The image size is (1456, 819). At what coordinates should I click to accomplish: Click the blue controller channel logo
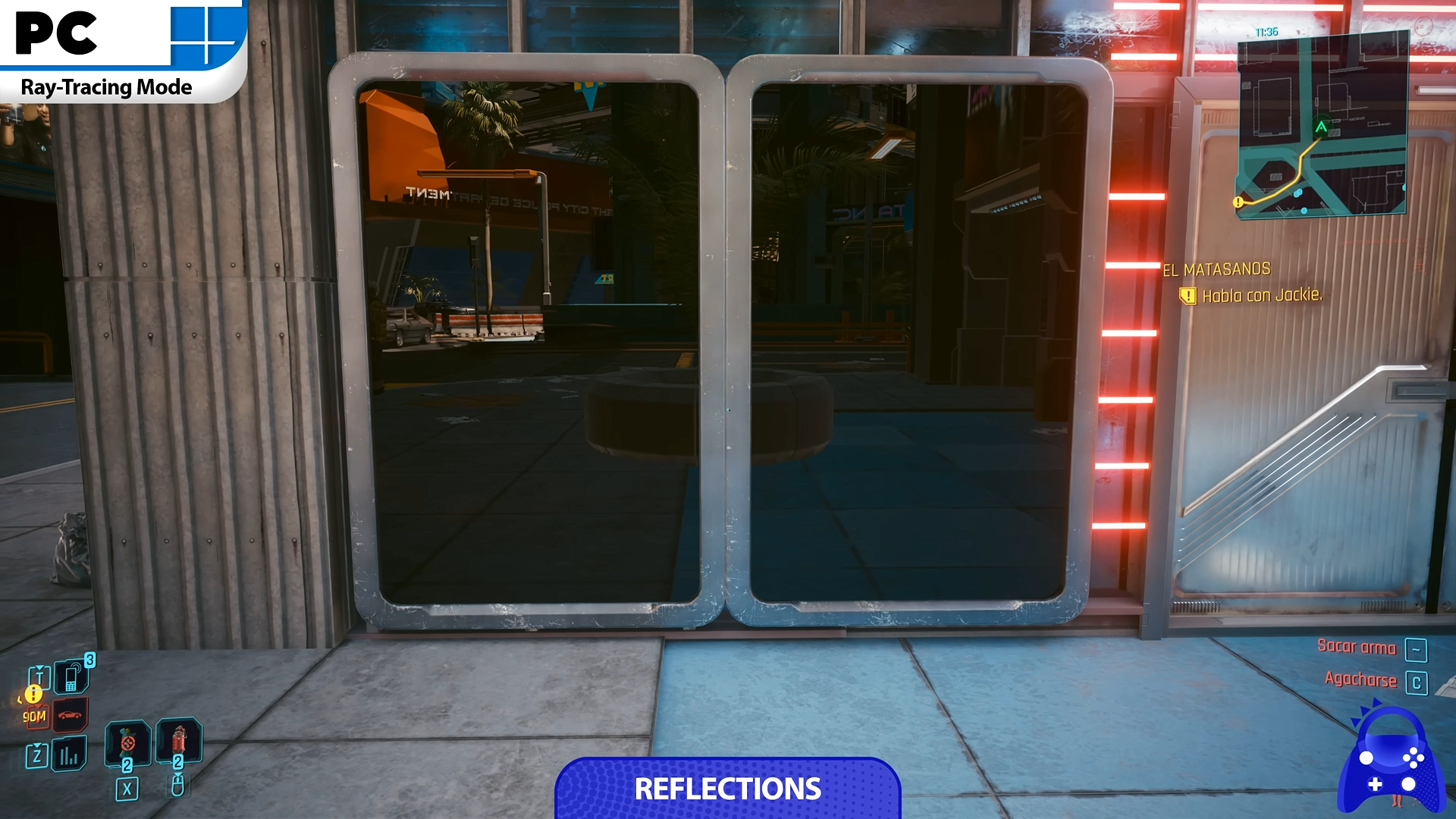1389,762
